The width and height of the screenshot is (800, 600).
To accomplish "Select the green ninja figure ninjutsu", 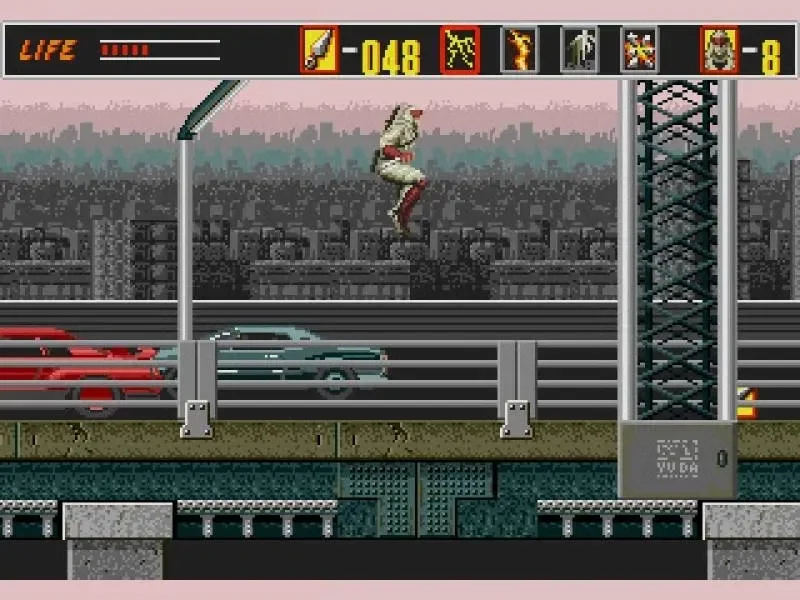I will pyautogui.click(x=579, y=51).
